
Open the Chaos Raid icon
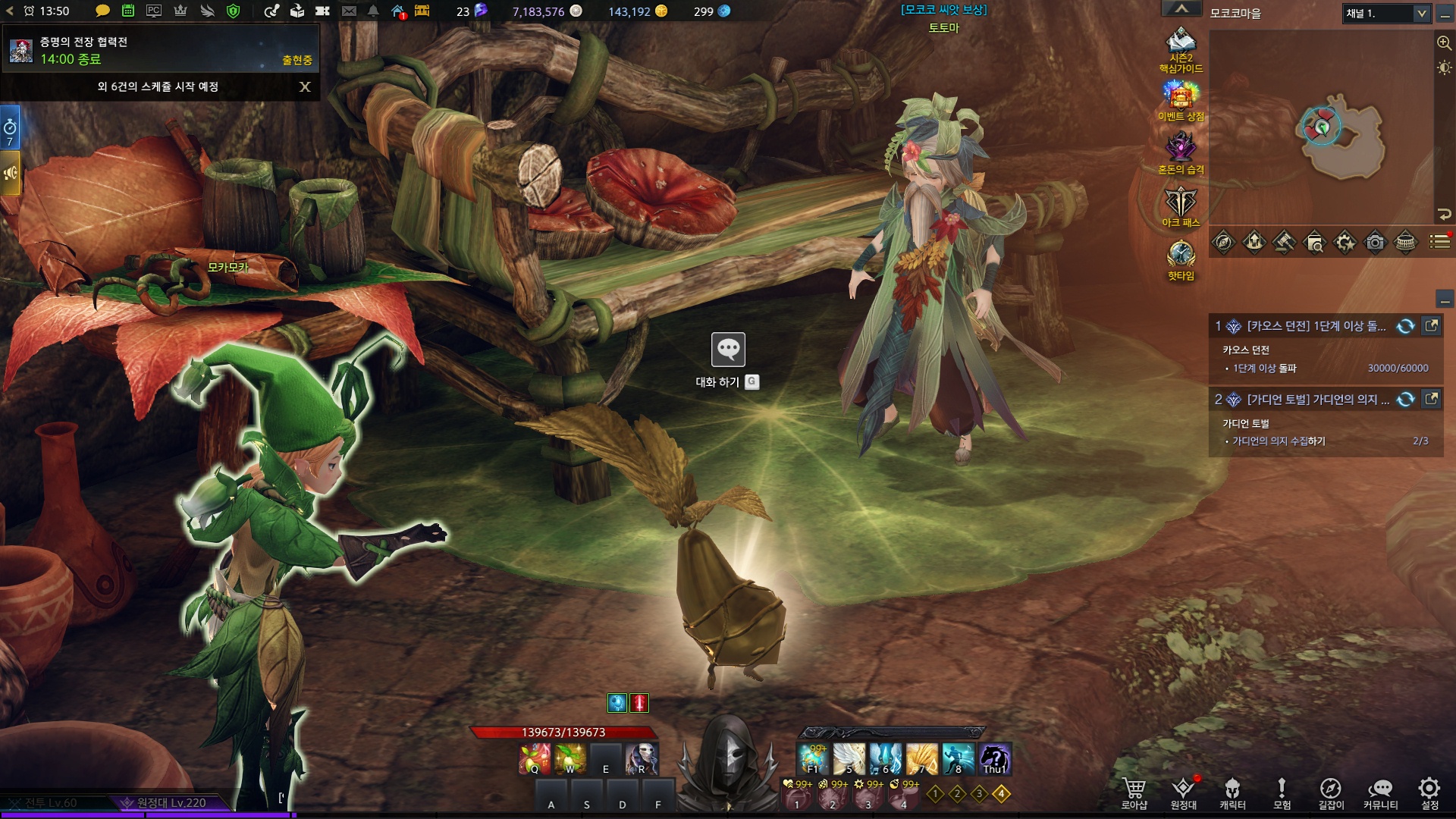tap(1181, 148)
